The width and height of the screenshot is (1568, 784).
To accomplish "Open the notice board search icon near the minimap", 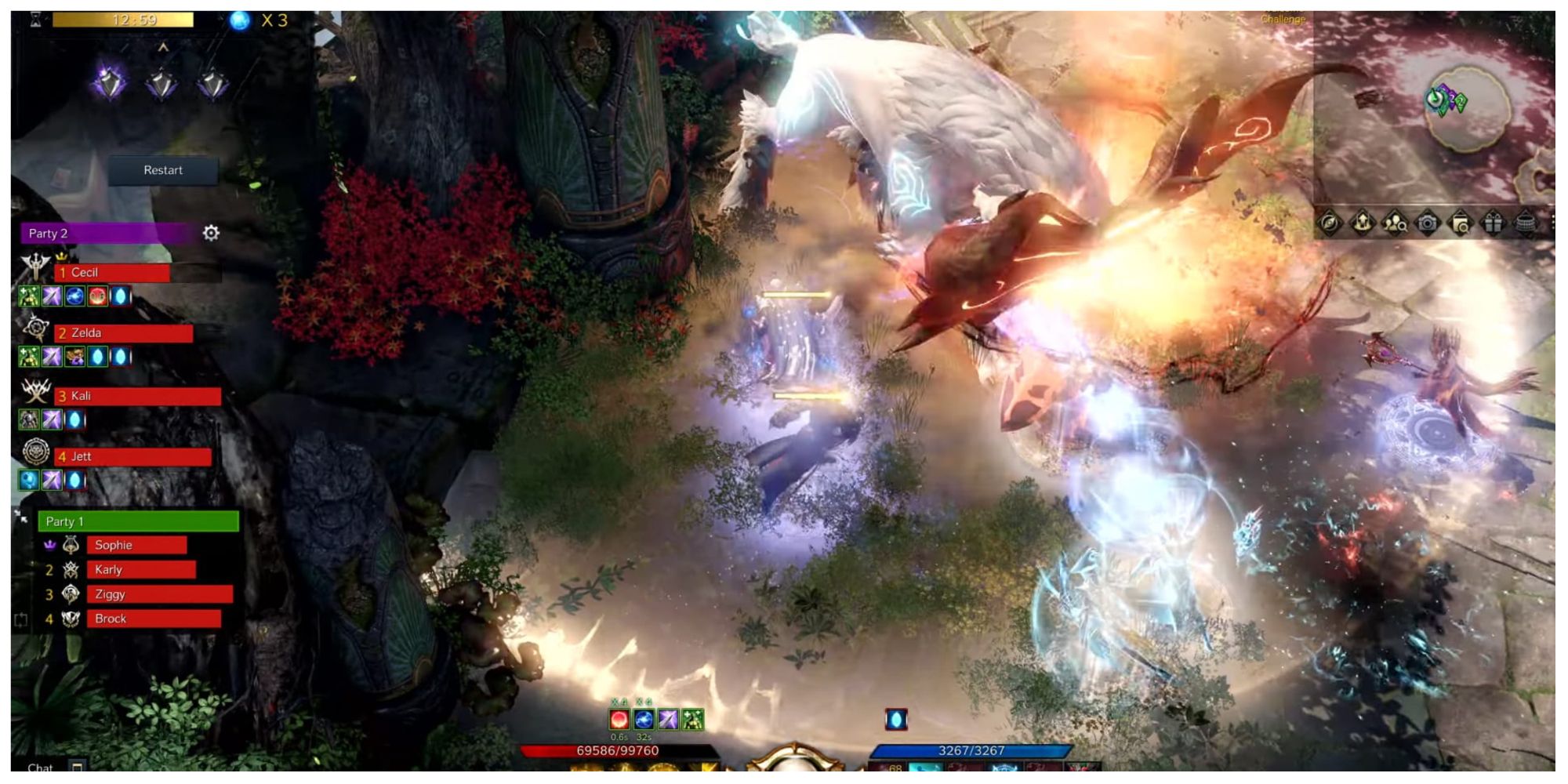I will coord(1460,223).
